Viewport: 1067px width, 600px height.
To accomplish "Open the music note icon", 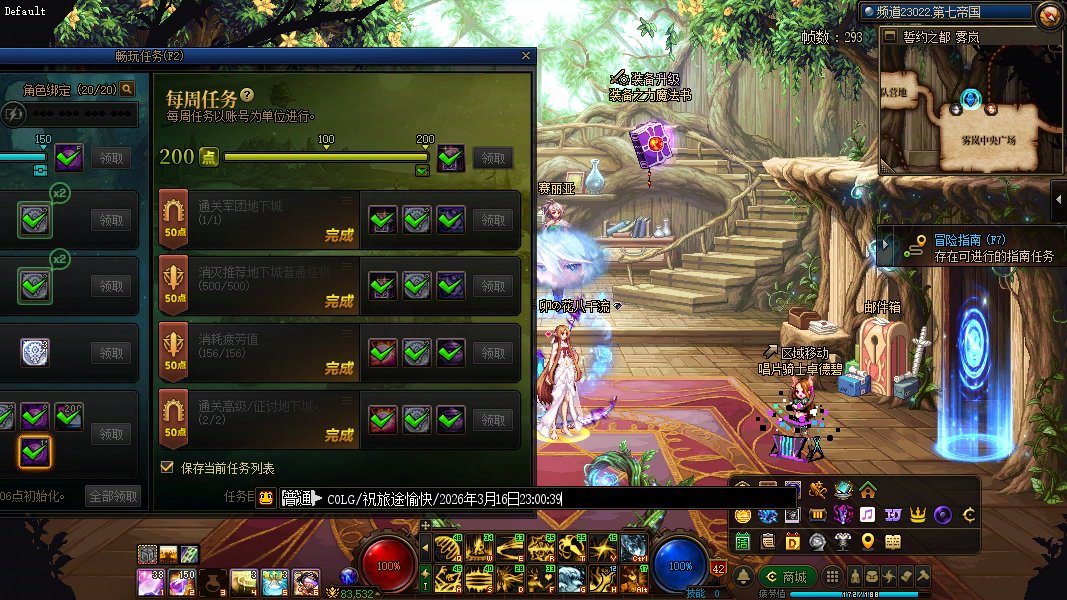I will 867,515.
